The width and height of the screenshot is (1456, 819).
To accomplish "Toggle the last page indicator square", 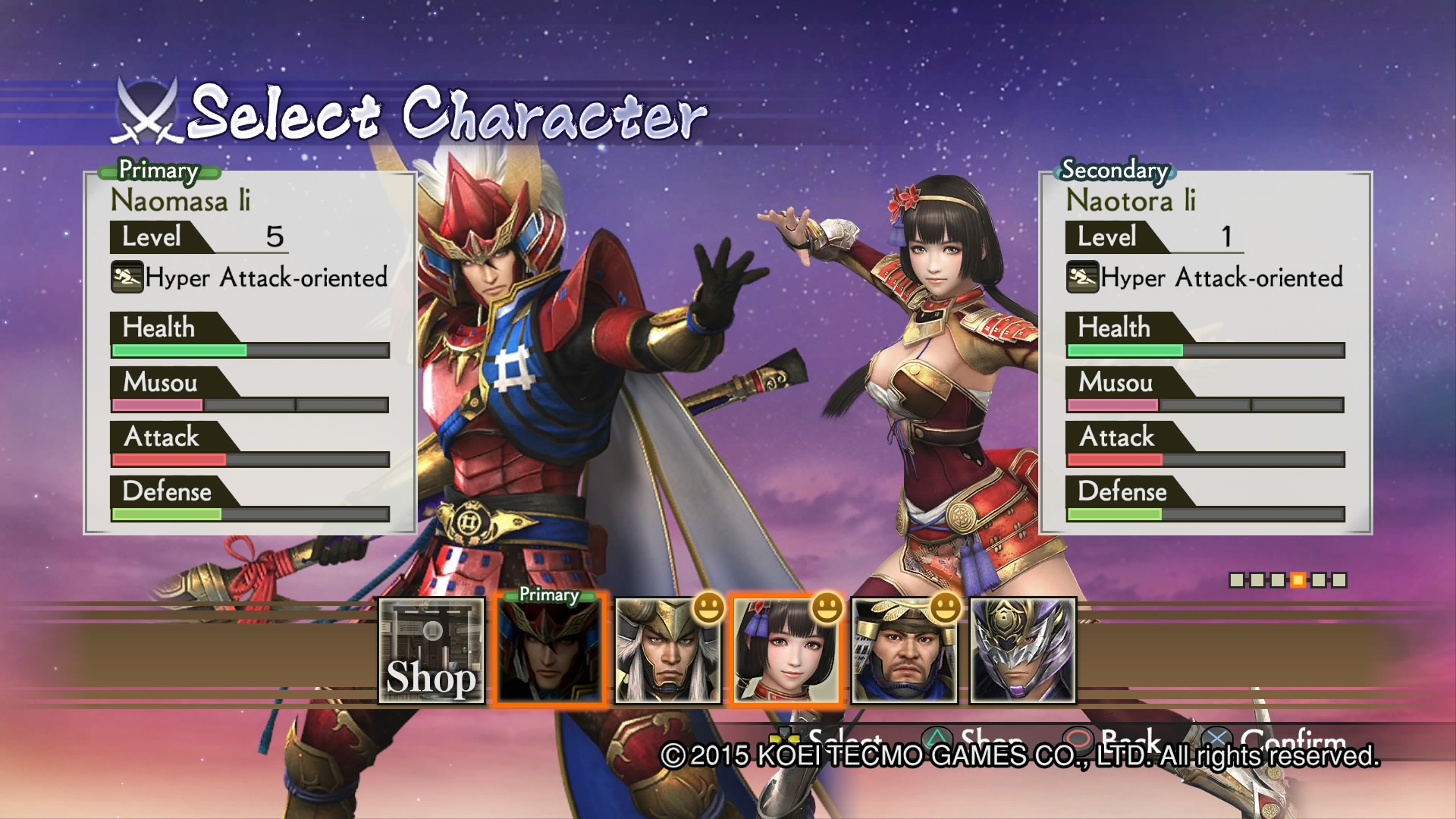I will click(x=1339, y=580).
